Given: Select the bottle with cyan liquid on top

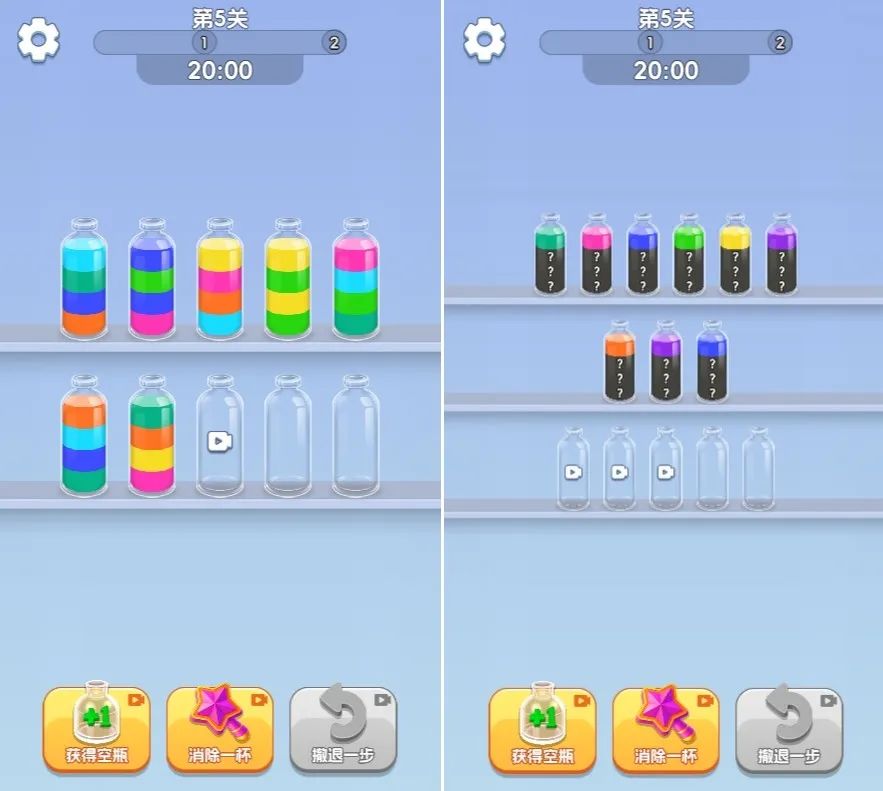Looking at the screenshot, I should click(x=85, y=280).
